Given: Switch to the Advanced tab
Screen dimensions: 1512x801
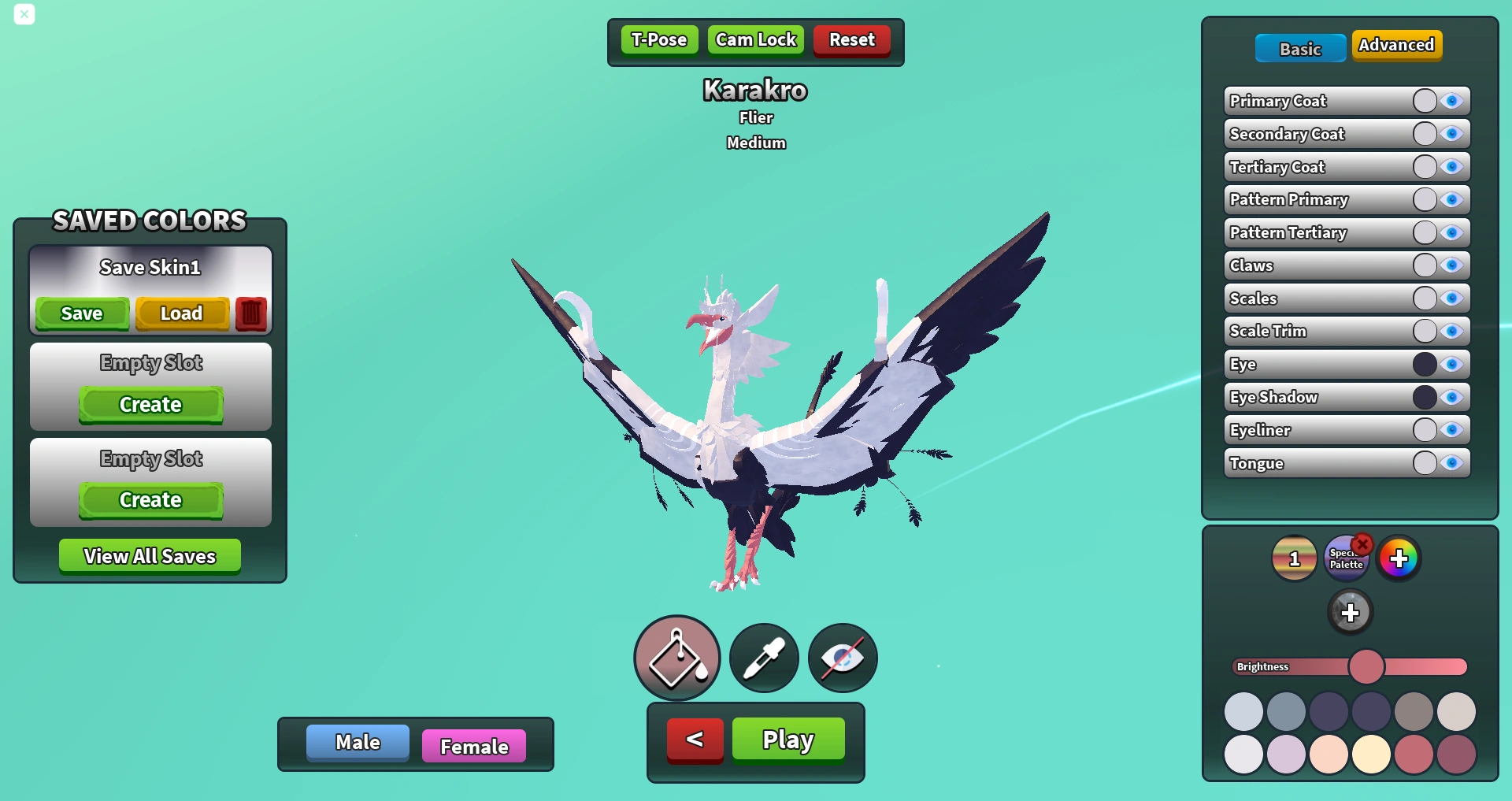Looking at the screenshot, I should (x=1396, y=45).
